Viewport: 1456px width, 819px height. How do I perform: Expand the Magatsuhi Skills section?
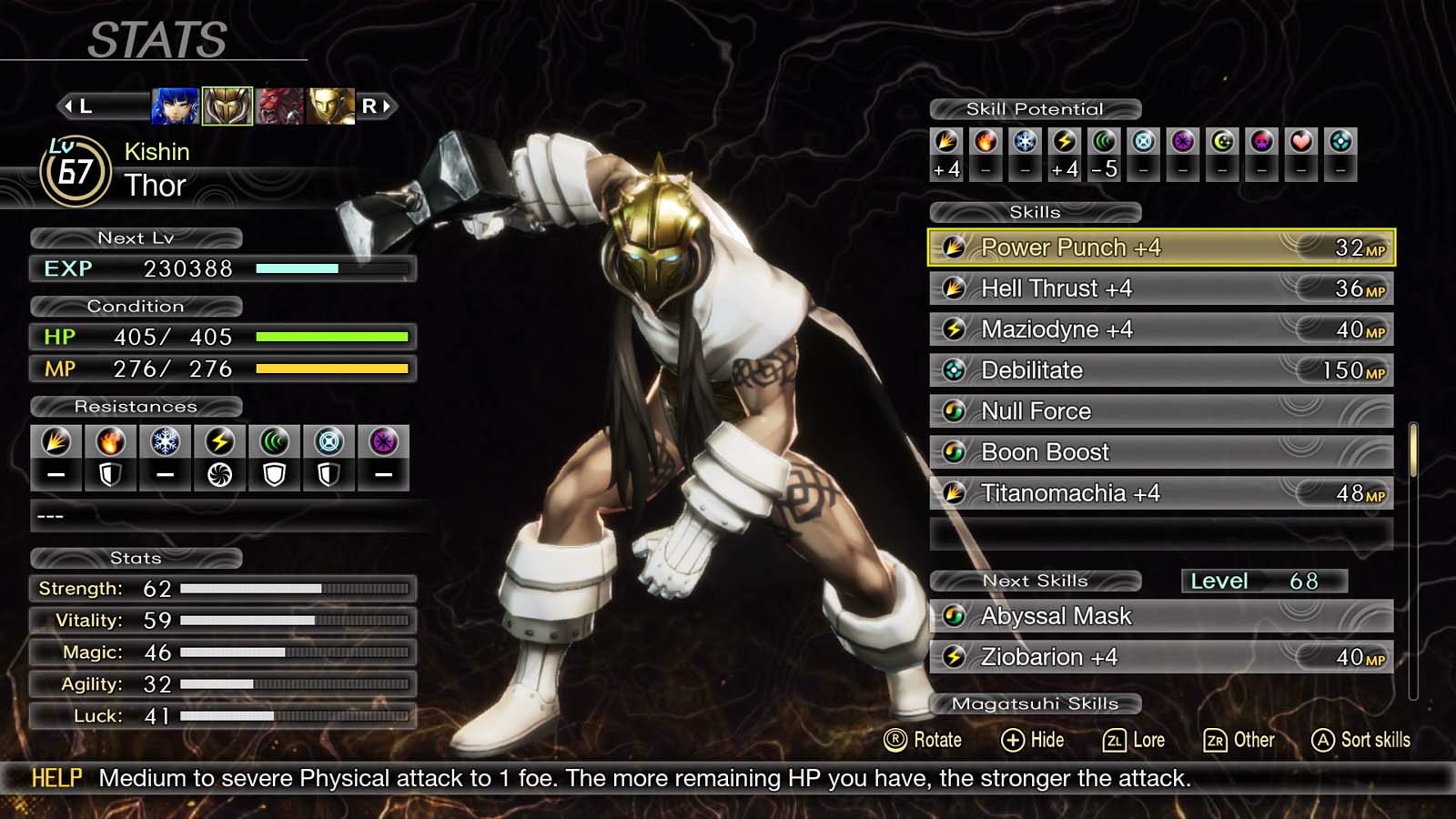click(1036, 703)
